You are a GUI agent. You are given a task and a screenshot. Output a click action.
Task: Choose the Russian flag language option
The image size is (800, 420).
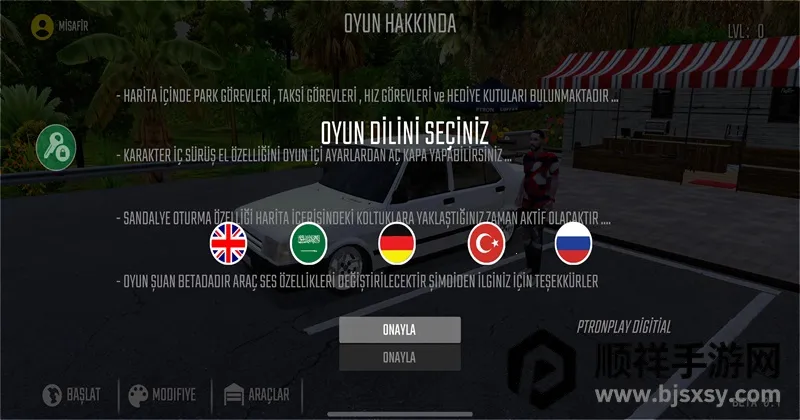click(x=575, y=243)
